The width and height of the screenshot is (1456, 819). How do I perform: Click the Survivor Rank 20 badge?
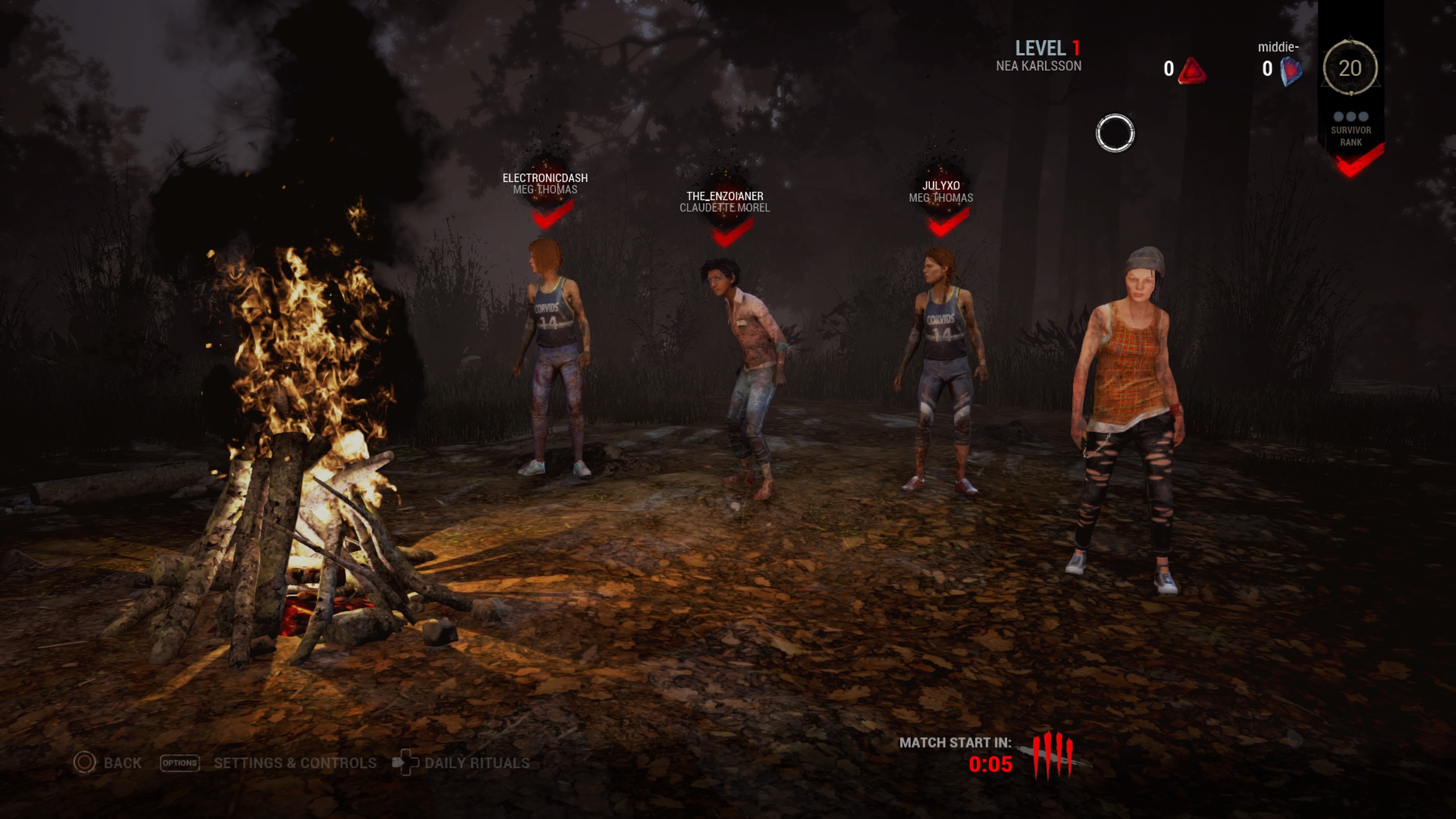click(x=1350, y=68)
